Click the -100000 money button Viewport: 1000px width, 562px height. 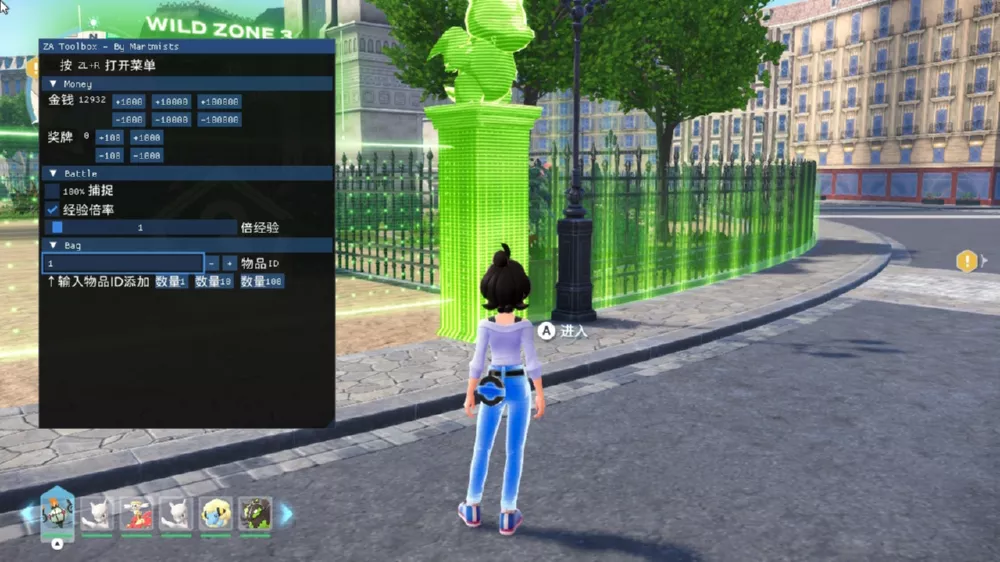tap(218, 119)
